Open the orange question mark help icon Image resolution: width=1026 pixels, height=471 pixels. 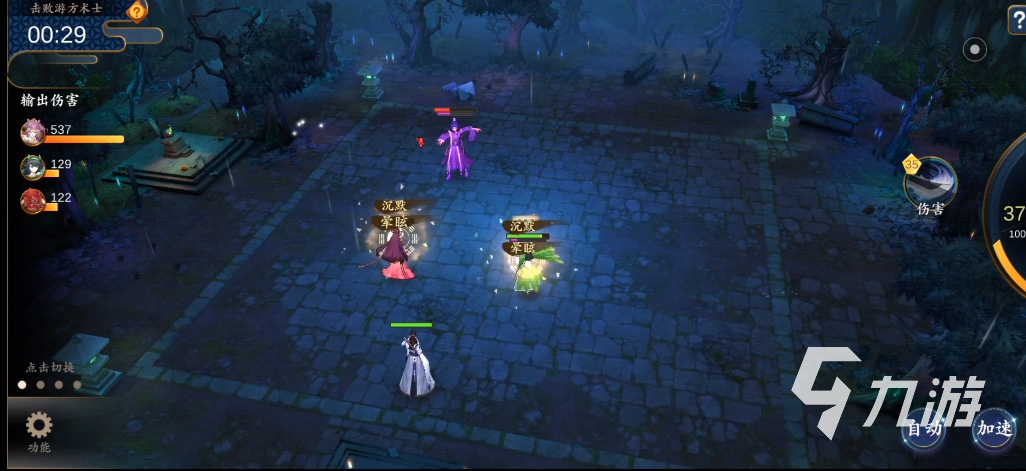tap(137, 11)
